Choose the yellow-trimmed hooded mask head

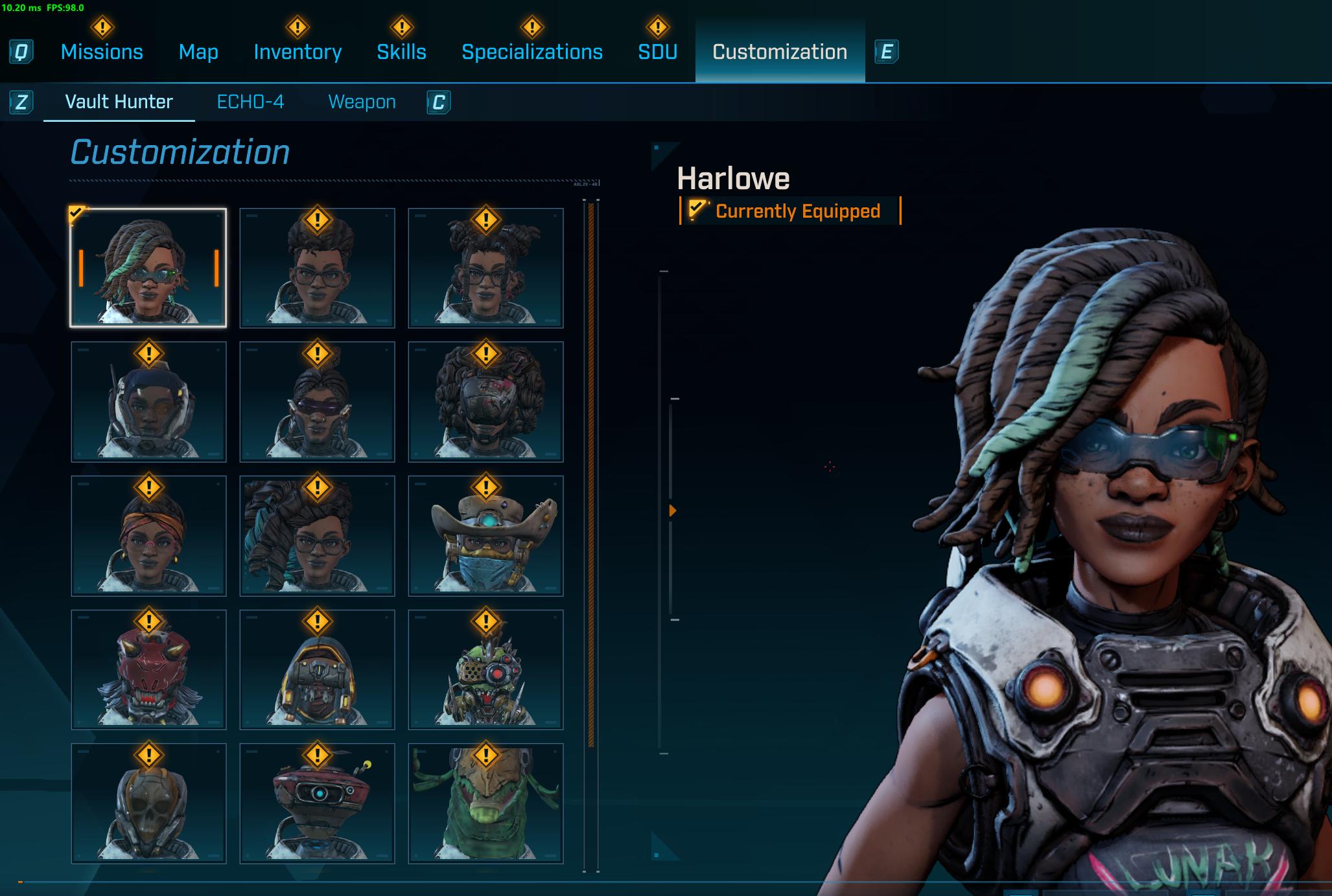(317, 669)
